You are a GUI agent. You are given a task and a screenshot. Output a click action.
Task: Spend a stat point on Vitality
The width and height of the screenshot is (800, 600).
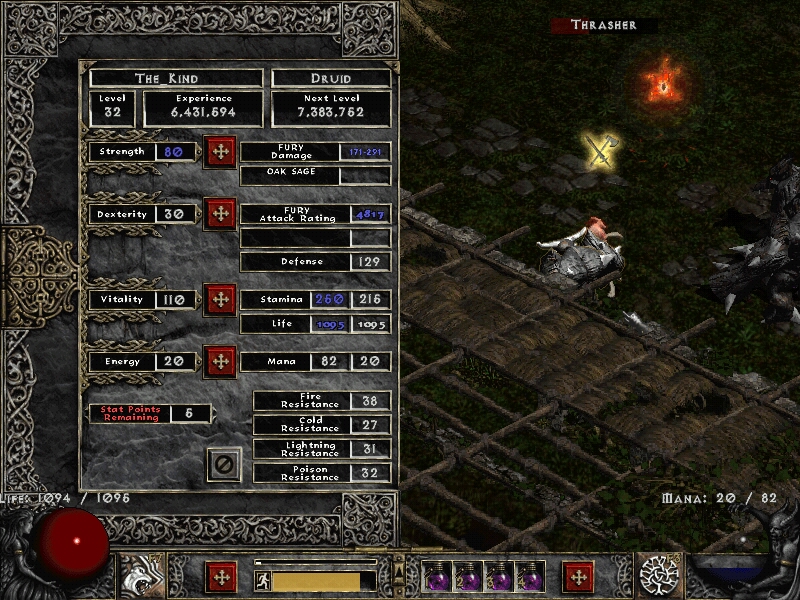[x=220, y=300]
